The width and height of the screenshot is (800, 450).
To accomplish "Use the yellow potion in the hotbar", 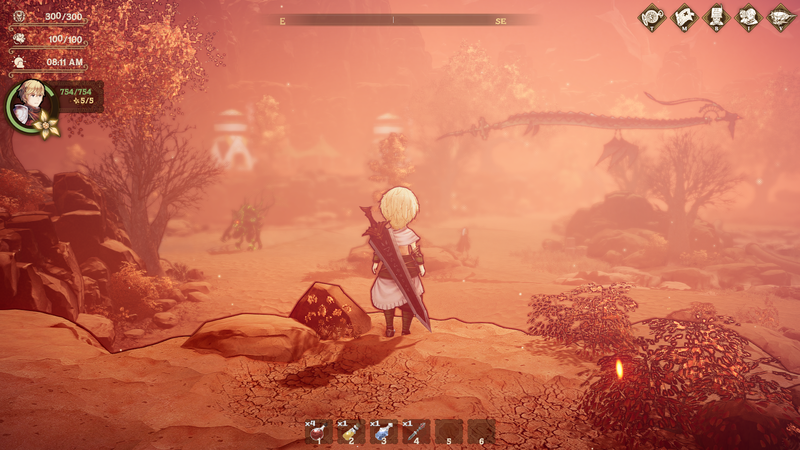I will [x=351, y=431].
